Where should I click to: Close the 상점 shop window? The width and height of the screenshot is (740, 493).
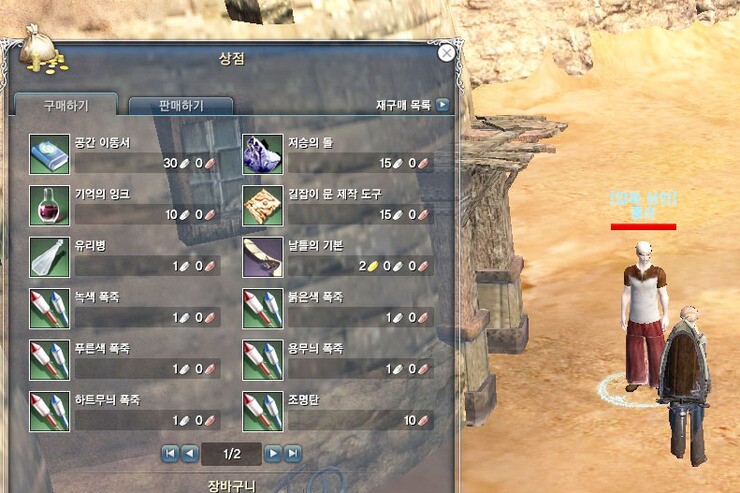point(447,53)
